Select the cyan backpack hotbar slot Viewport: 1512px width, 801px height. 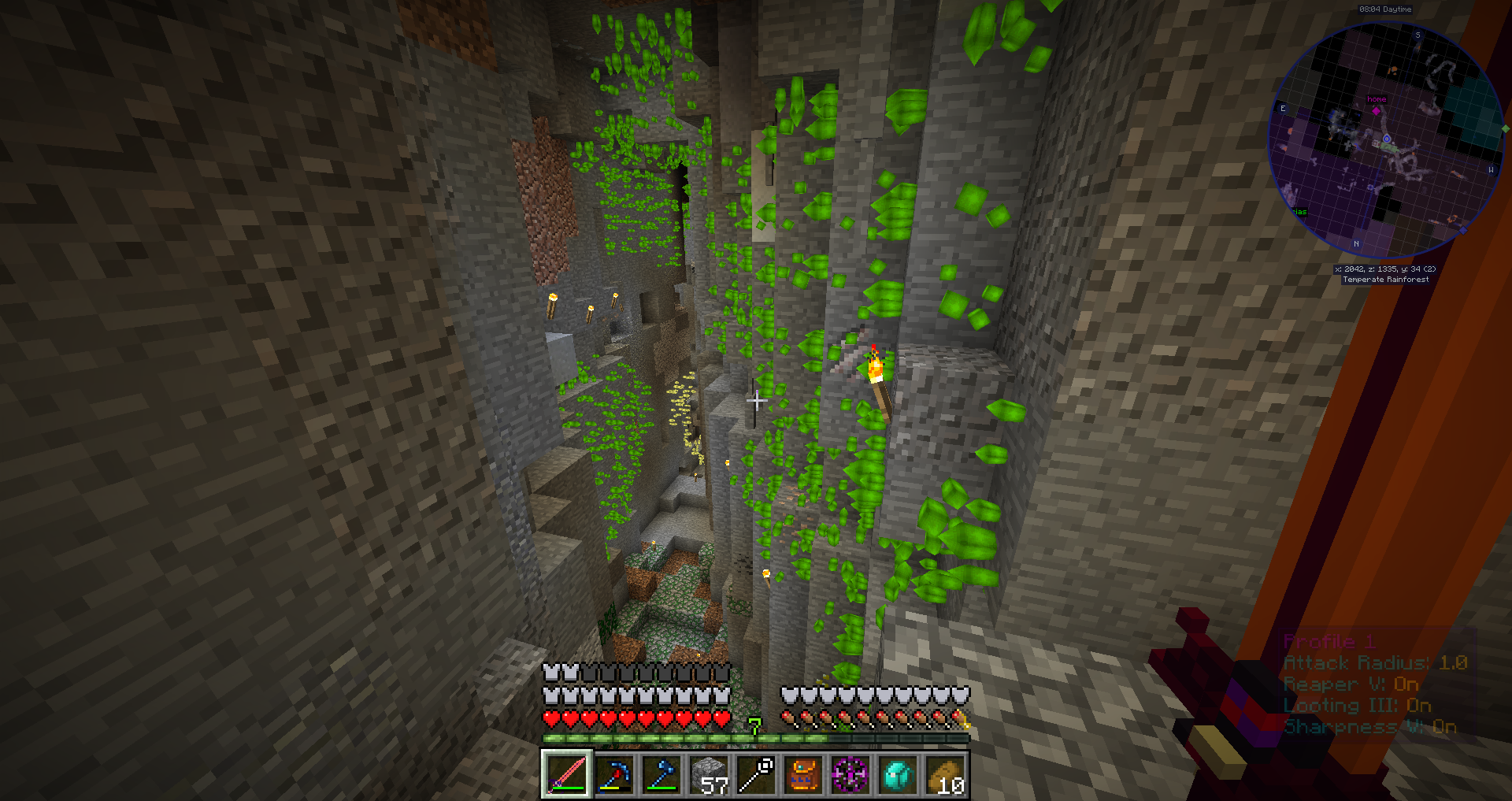897,774
